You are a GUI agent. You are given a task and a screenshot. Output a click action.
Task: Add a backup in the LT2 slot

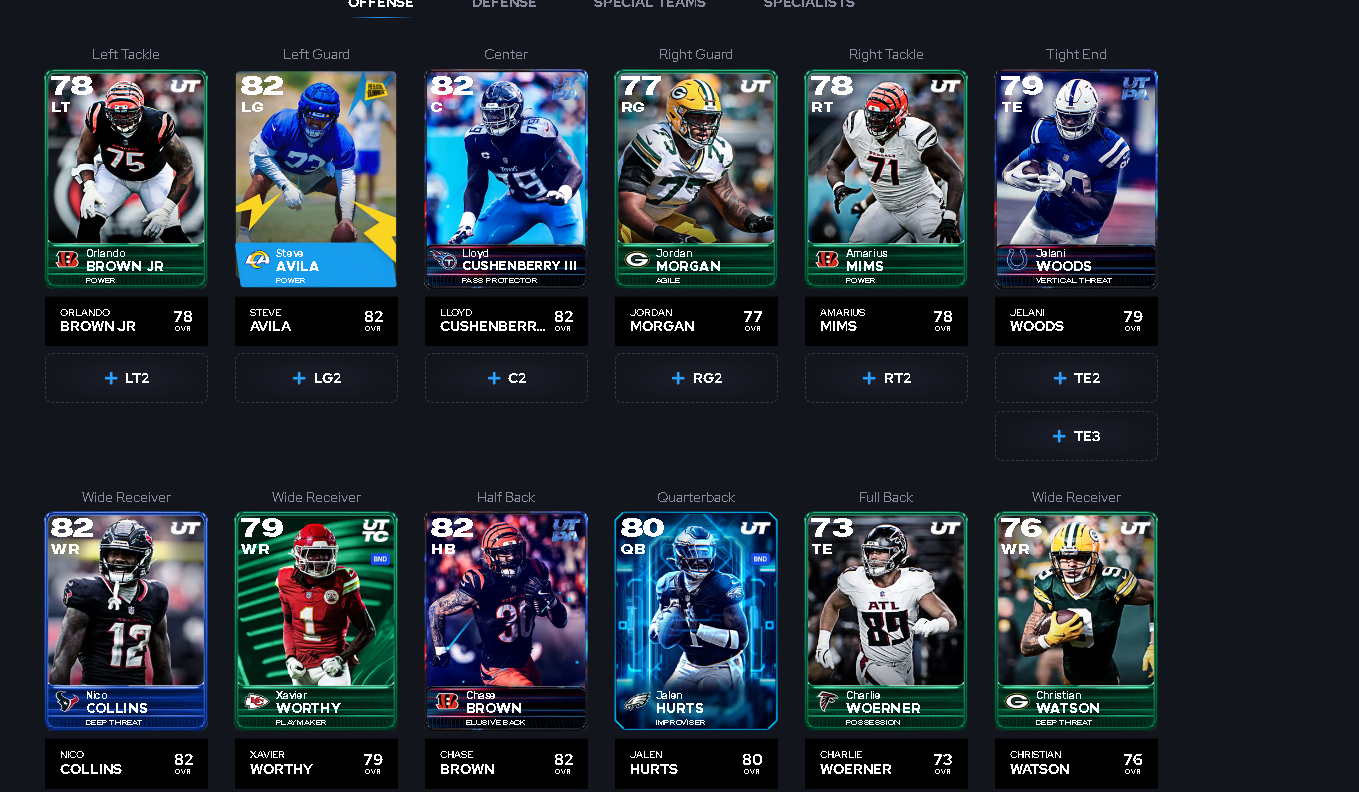[x=126, y=378]
